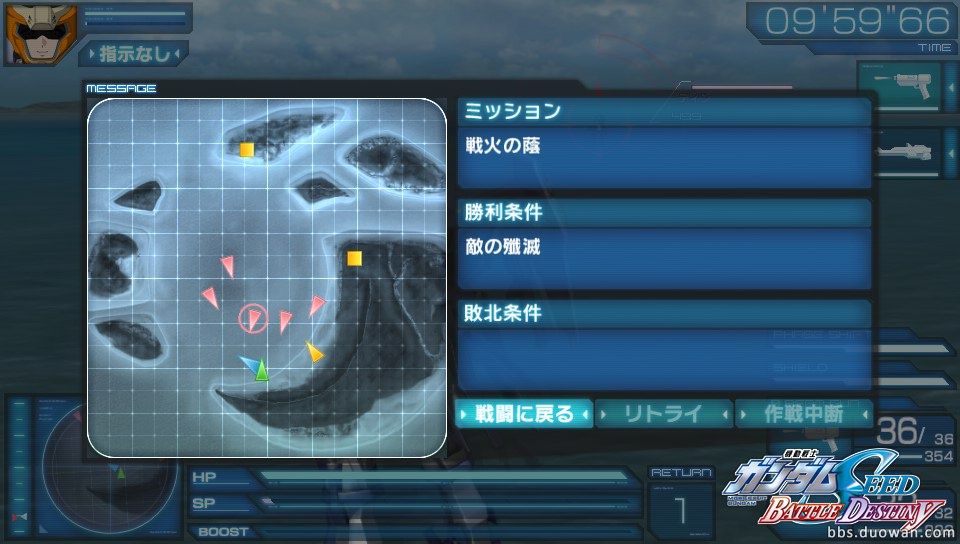Click the yellow arrow unit marker

[x=314, y=352]
